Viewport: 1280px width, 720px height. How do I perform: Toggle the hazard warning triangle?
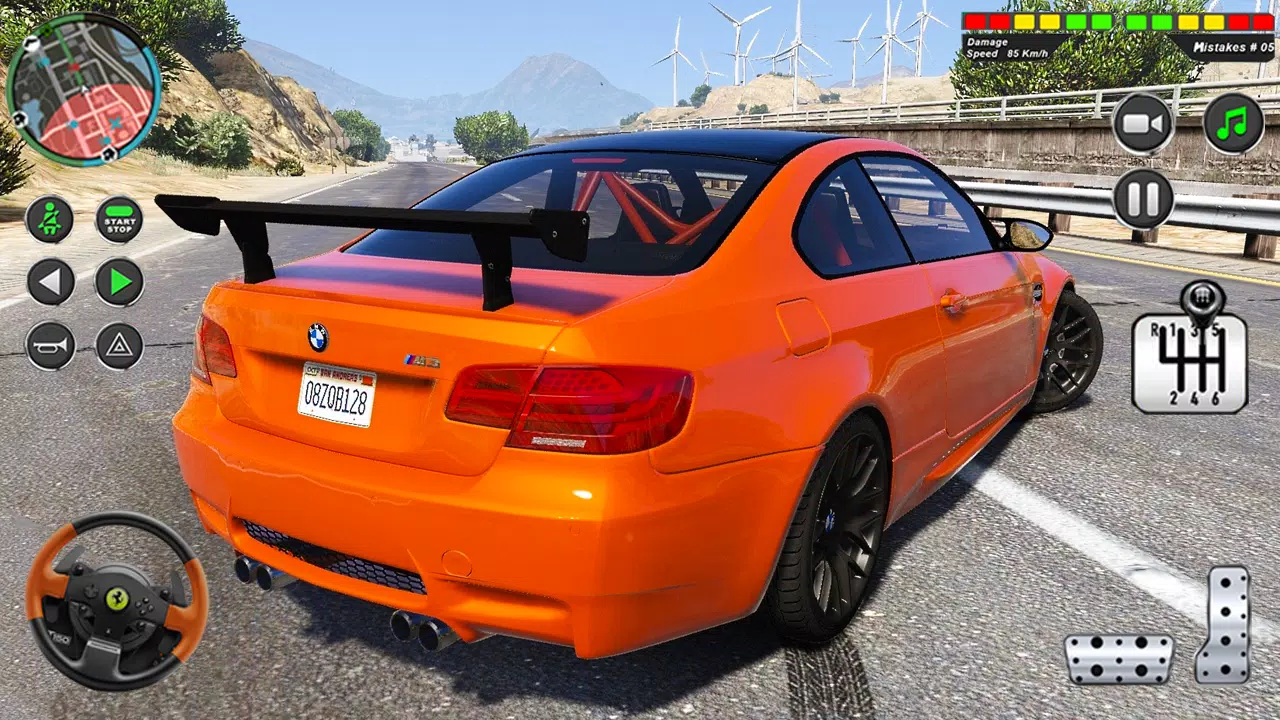coord(119,346)
